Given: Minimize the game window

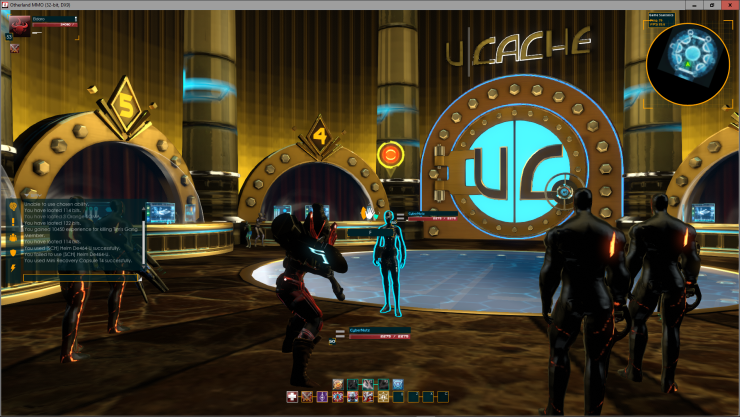Looking at the screenshot, I should click(696, 5).
